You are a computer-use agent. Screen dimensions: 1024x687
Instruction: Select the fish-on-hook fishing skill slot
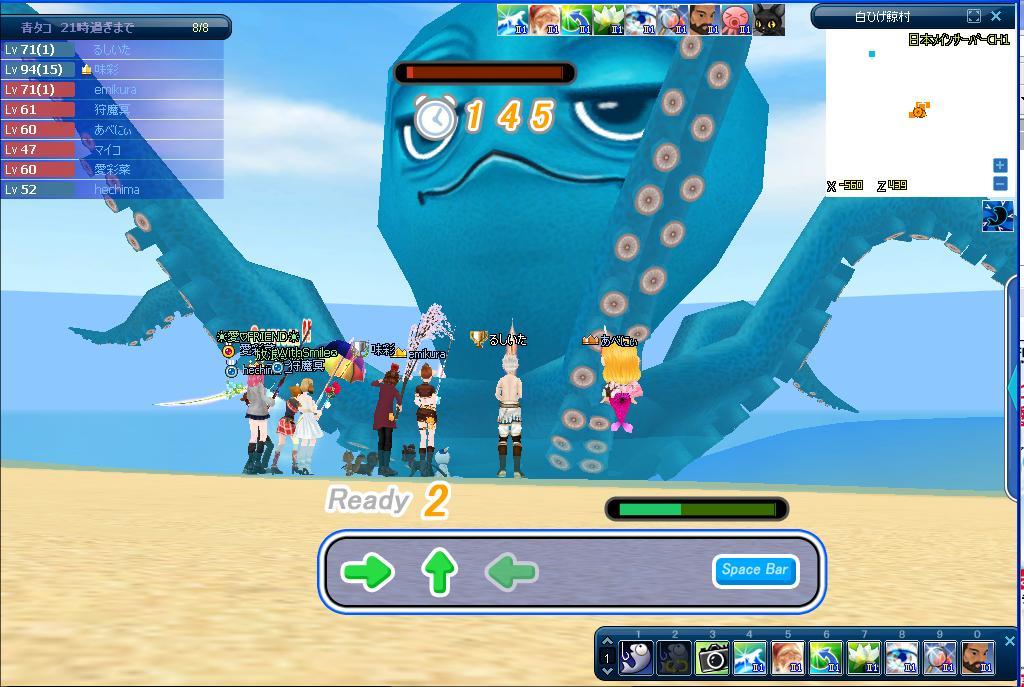pyautogui.click(x=636, y=658)
